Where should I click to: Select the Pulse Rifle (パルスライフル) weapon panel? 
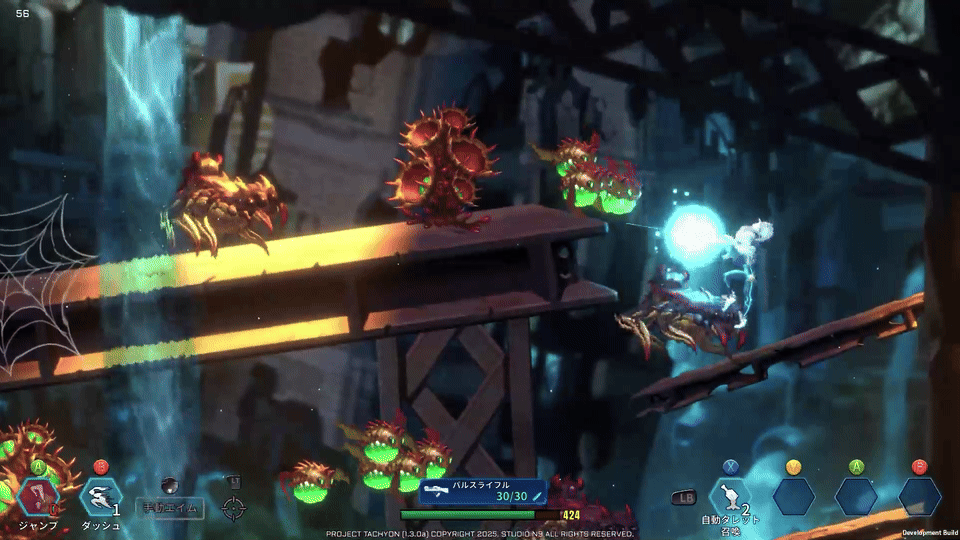click(483, 491)
